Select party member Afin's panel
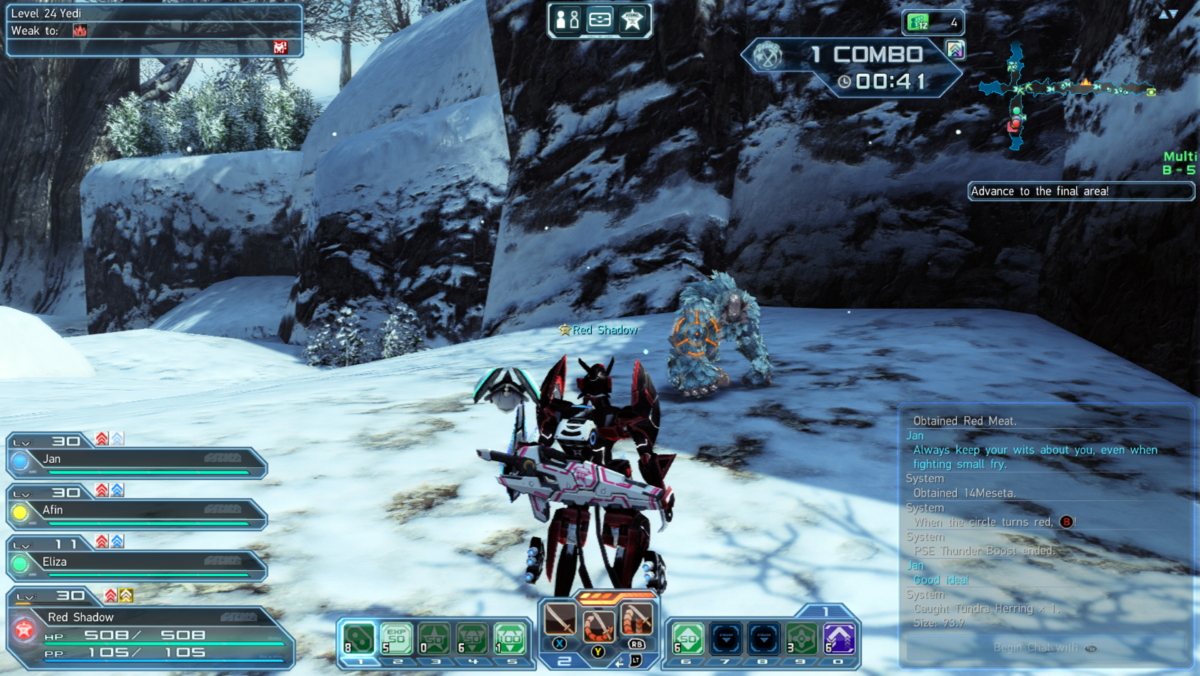 click(138, 513)
